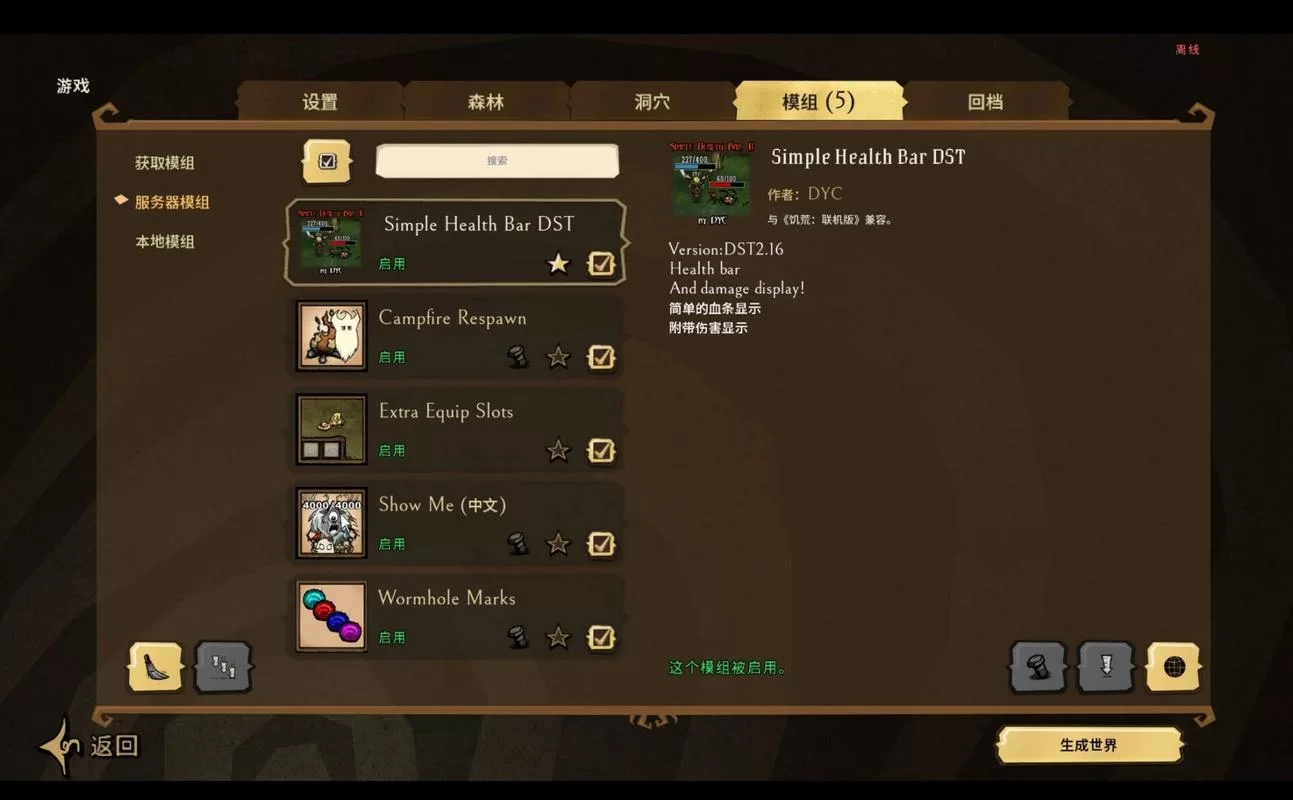Favorite the Extra Equip Slots mod star

pos(558,451)
